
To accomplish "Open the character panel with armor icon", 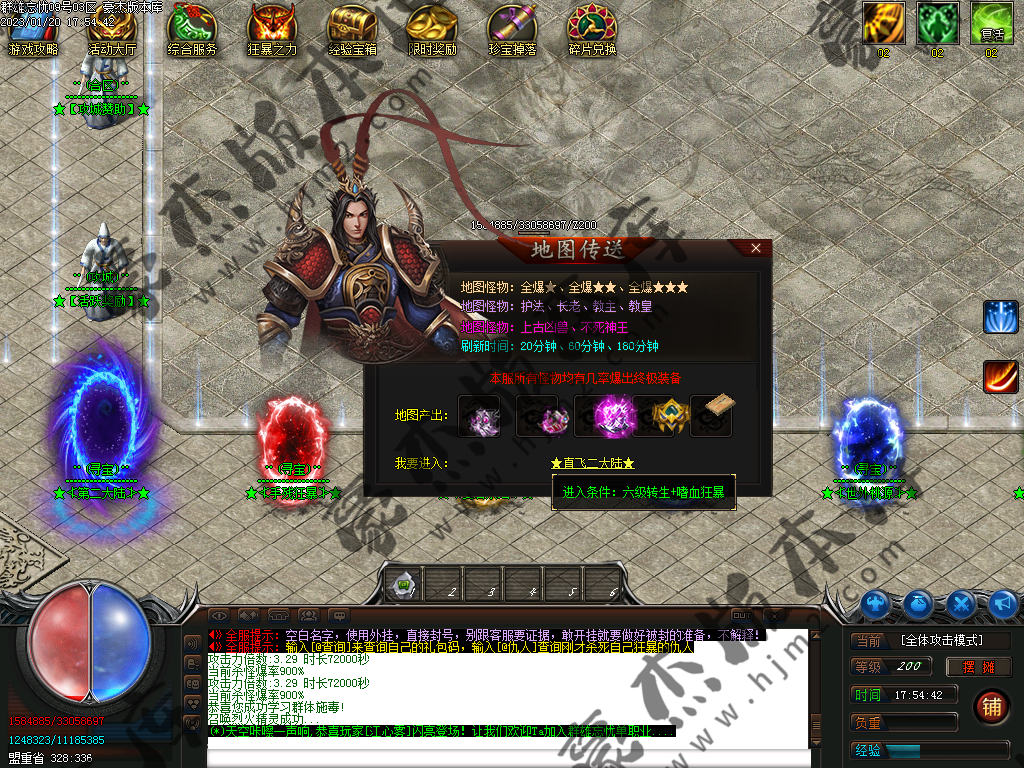I will click(877, 604).
